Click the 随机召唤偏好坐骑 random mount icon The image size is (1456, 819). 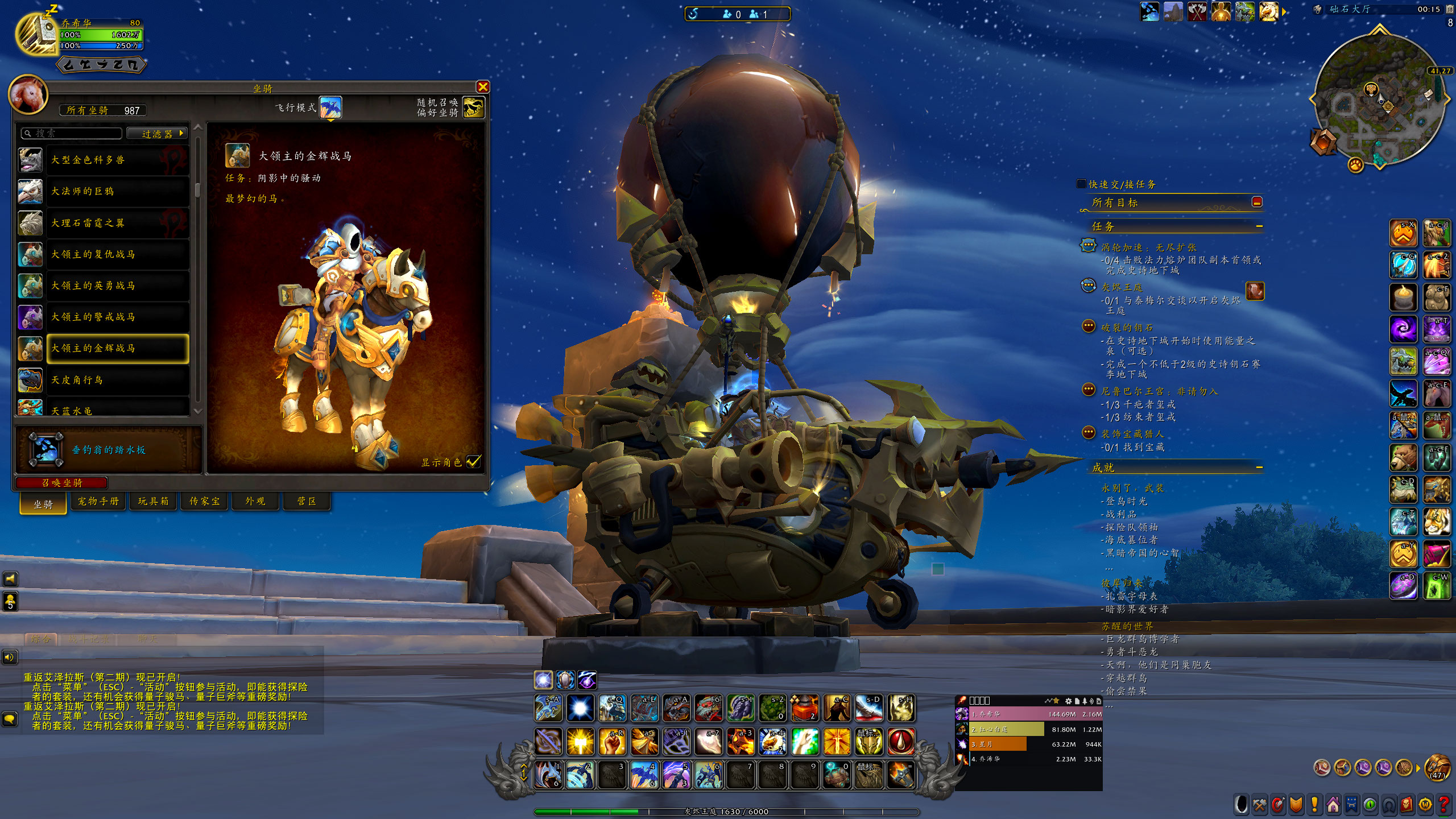pyautogui.click(x=473, y=107)
